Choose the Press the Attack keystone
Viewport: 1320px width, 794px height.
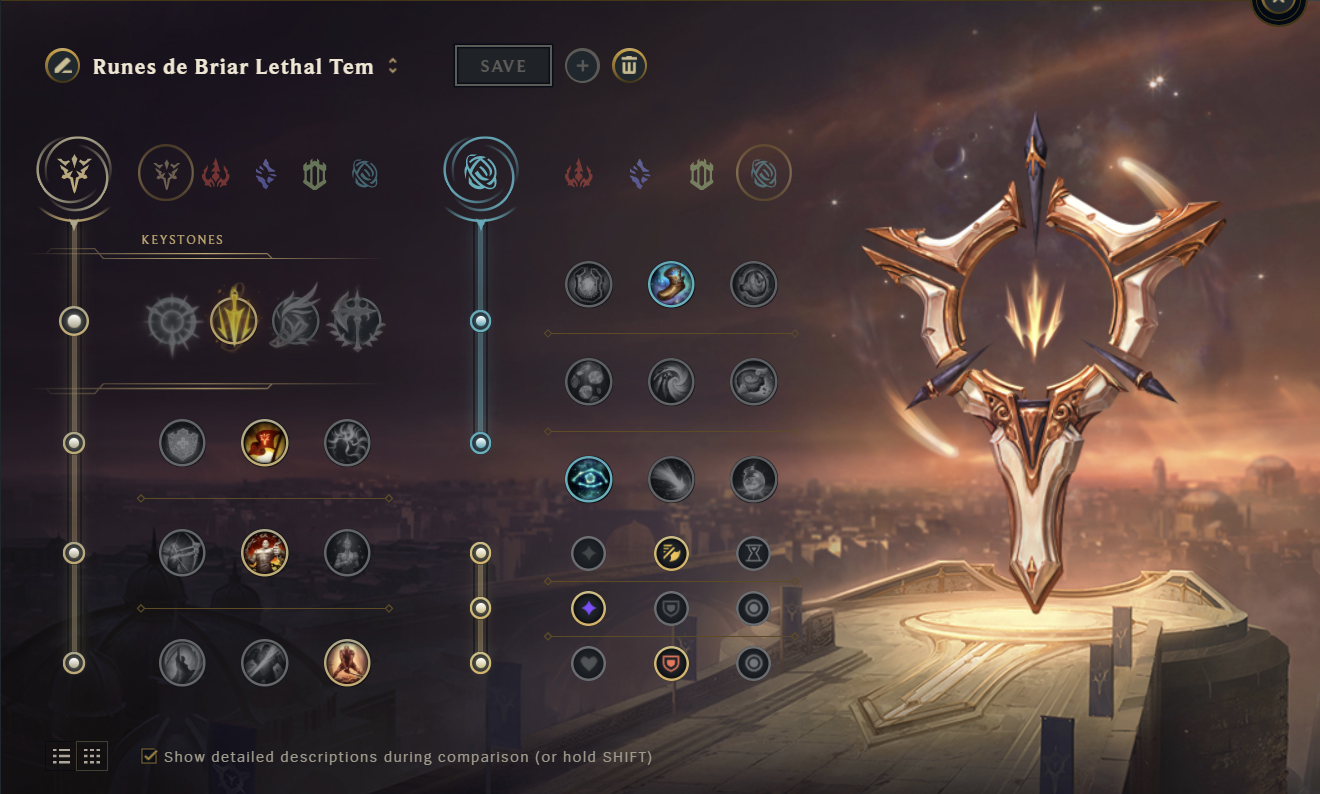point(181,320)
